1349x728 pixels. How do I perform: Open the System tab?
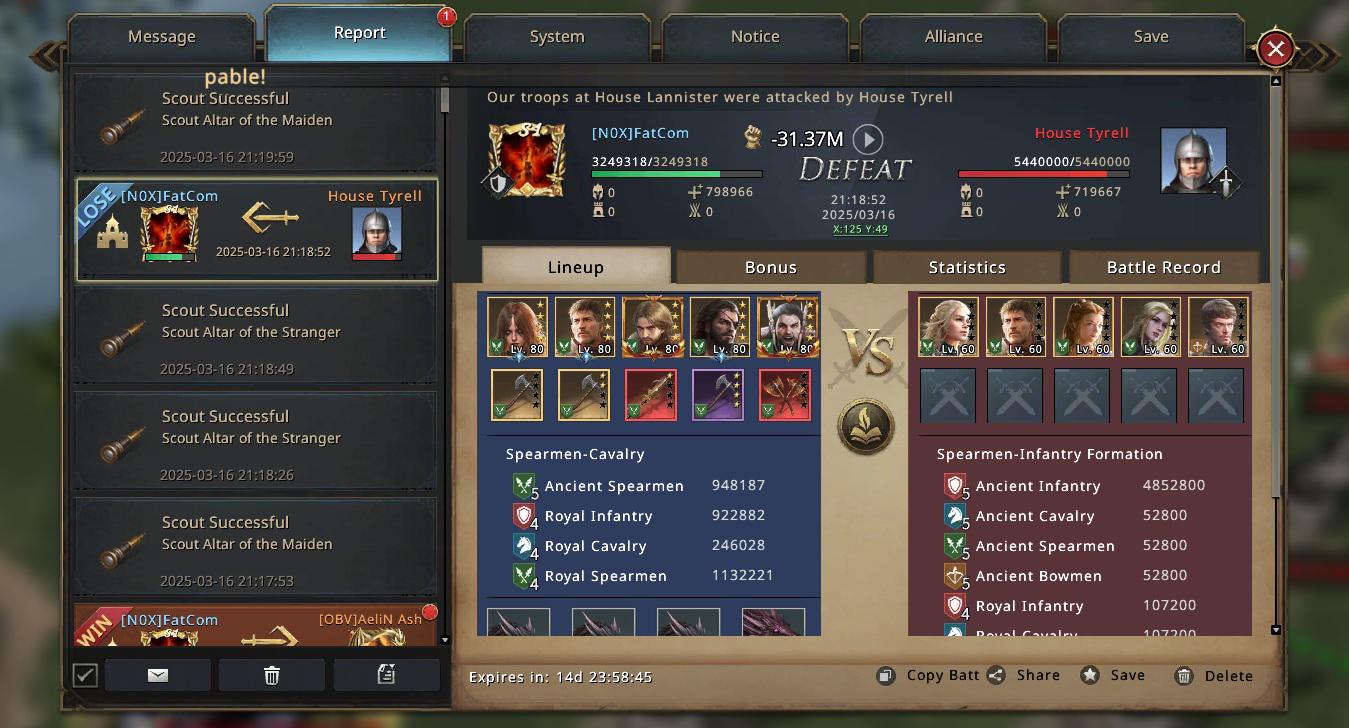tap(557, 37)
